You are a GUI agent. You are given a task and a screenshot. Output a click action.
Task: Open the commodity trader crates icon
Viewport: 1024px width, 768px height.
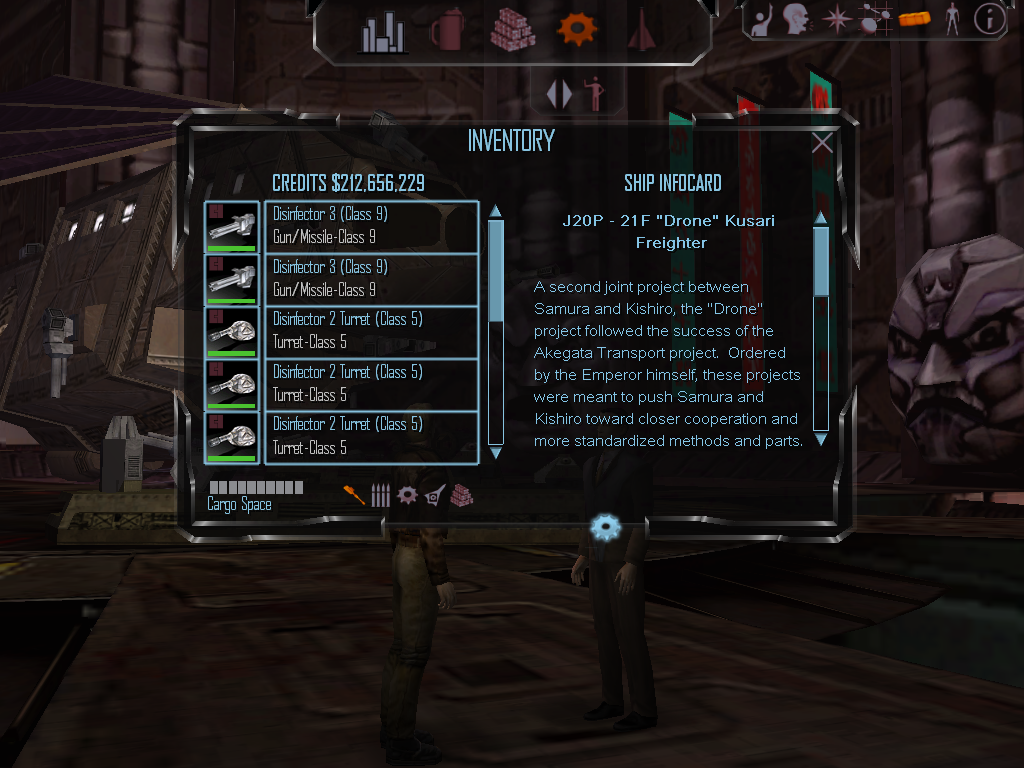pyautogui.click(x=513, y=31)
